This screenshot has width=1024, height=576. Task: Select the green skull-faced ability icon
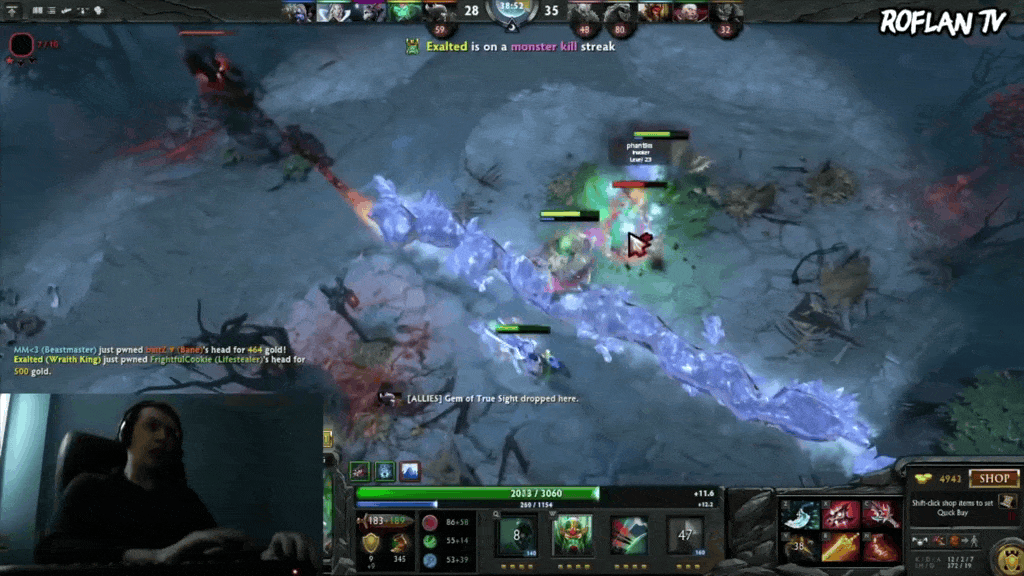[573, 535]
